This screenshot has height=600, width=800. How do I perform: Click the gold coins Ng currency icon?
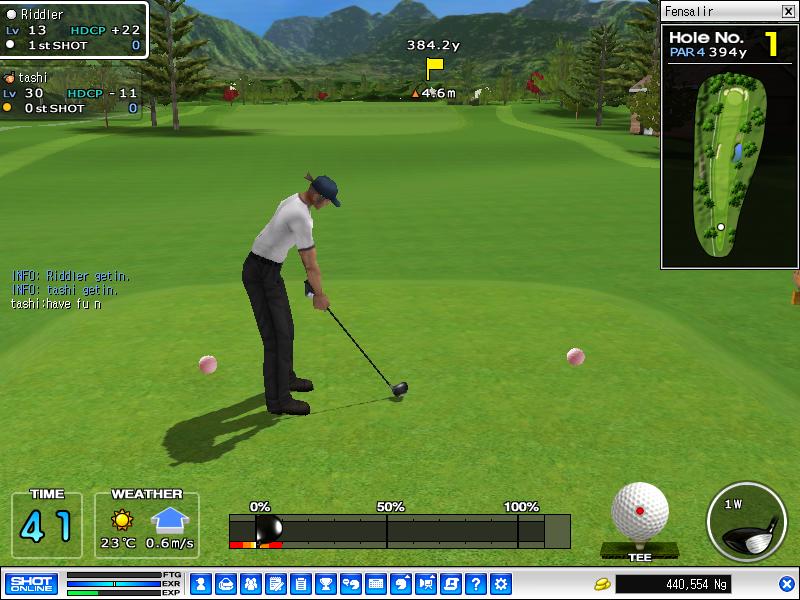(x=602, y=584)
